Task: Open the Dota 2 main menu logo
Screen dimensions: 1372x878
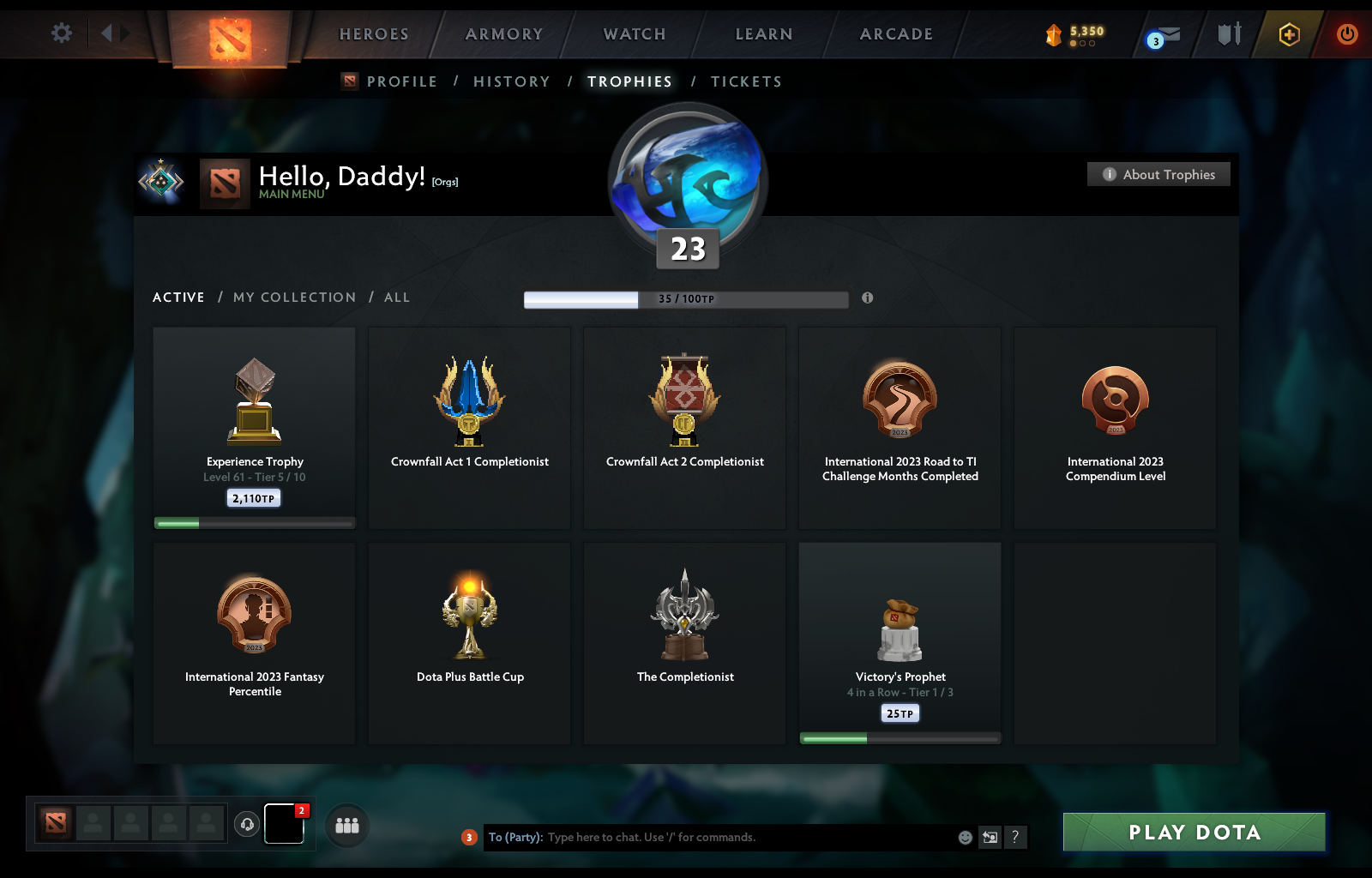Action: click(x=229, y=34)
